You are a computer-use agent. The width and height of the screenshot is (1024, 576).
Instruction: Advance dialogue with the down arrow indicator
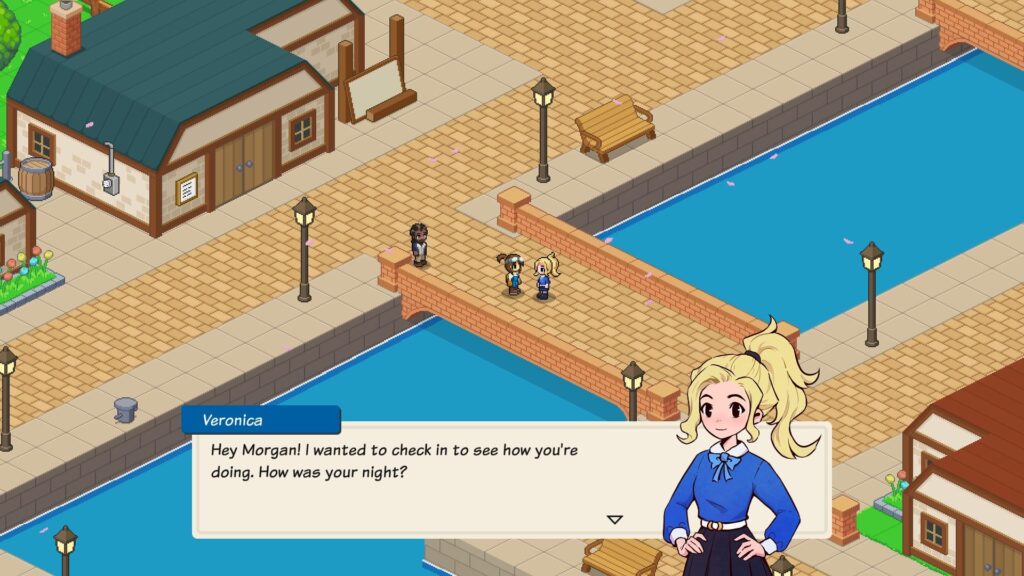click(x=615, y=519)
